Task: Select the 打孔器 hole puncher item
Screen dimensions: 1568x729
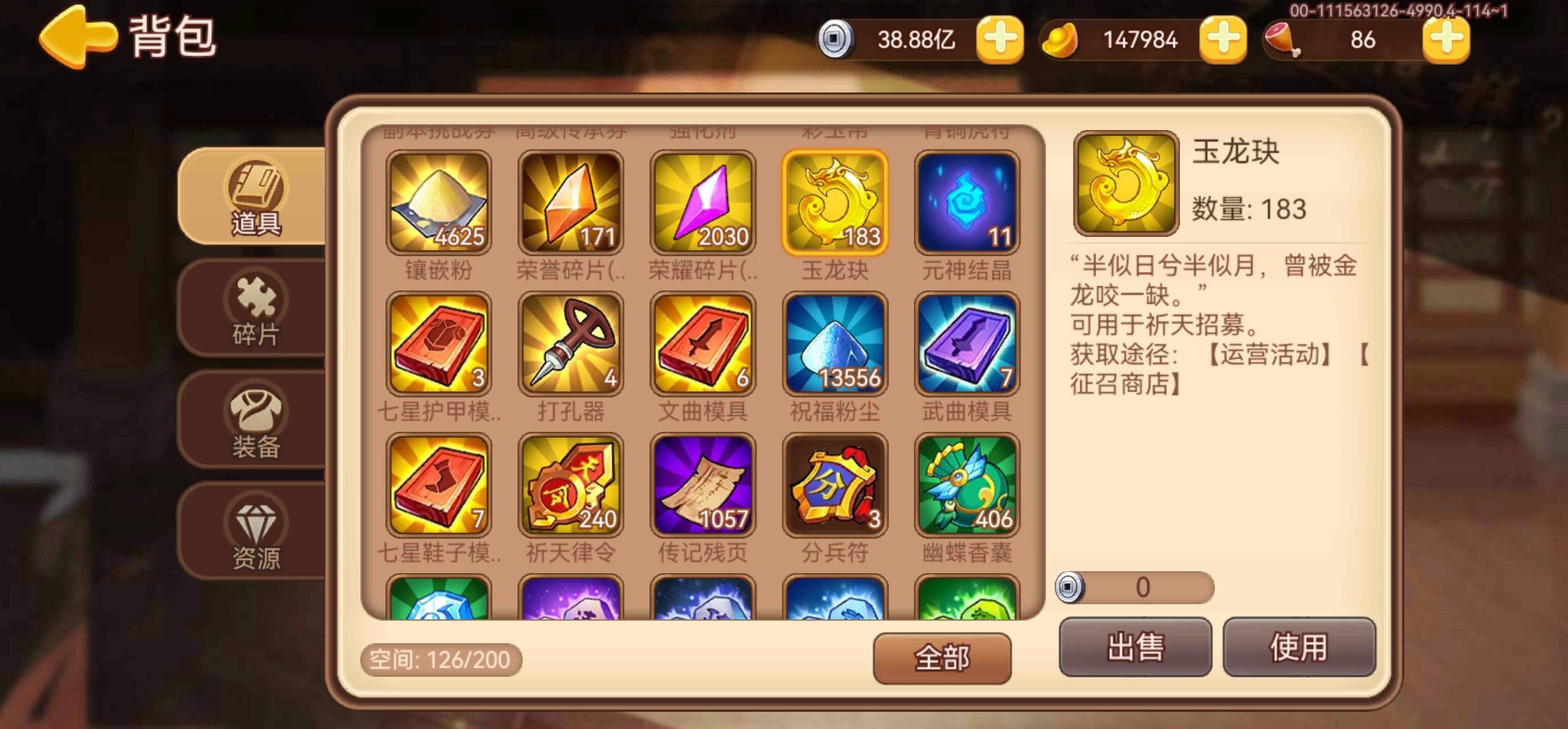Action: 571,343
